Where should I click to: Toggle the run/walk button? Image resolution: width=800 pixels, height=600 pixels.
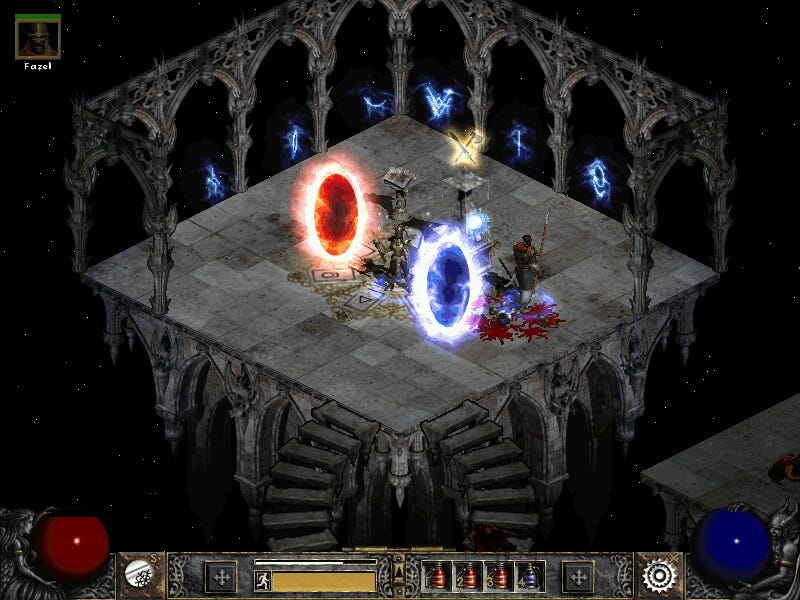click(262, 581)
